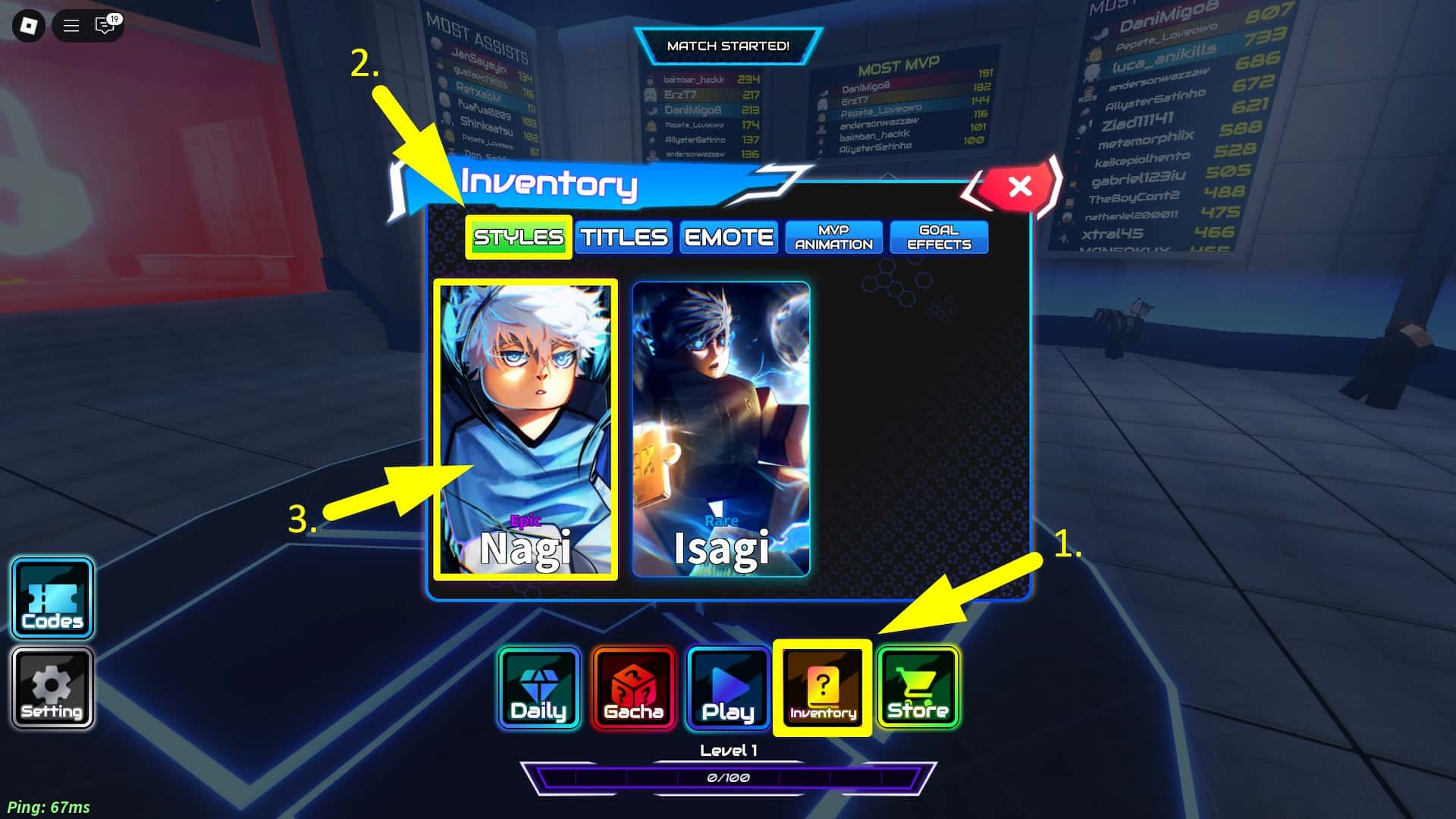The height and width of the screenshot is (819, 1456).
Task: Open the MVP ANIMATION tab
Action: pyautogui.click(x=833, y=237)
